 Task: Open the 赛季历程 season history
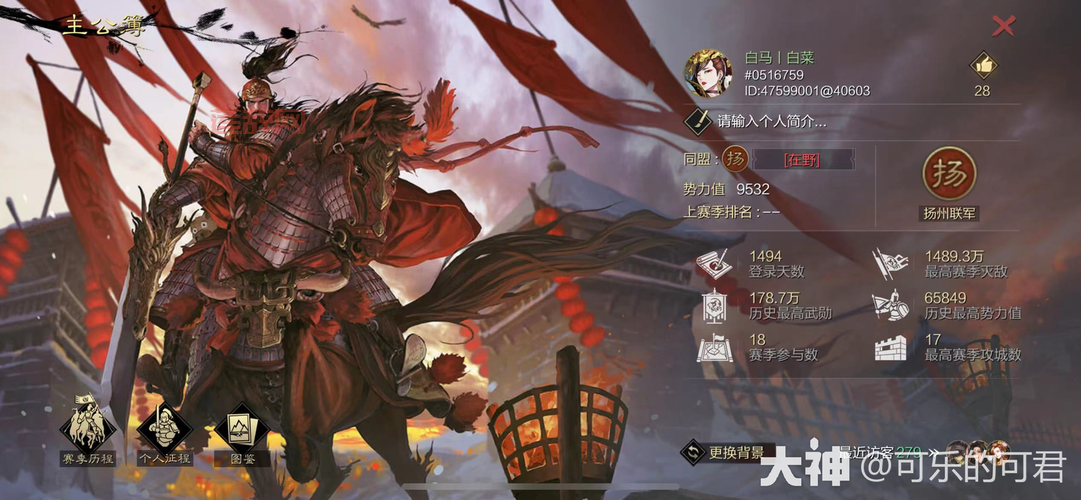(x=88, y=431)
